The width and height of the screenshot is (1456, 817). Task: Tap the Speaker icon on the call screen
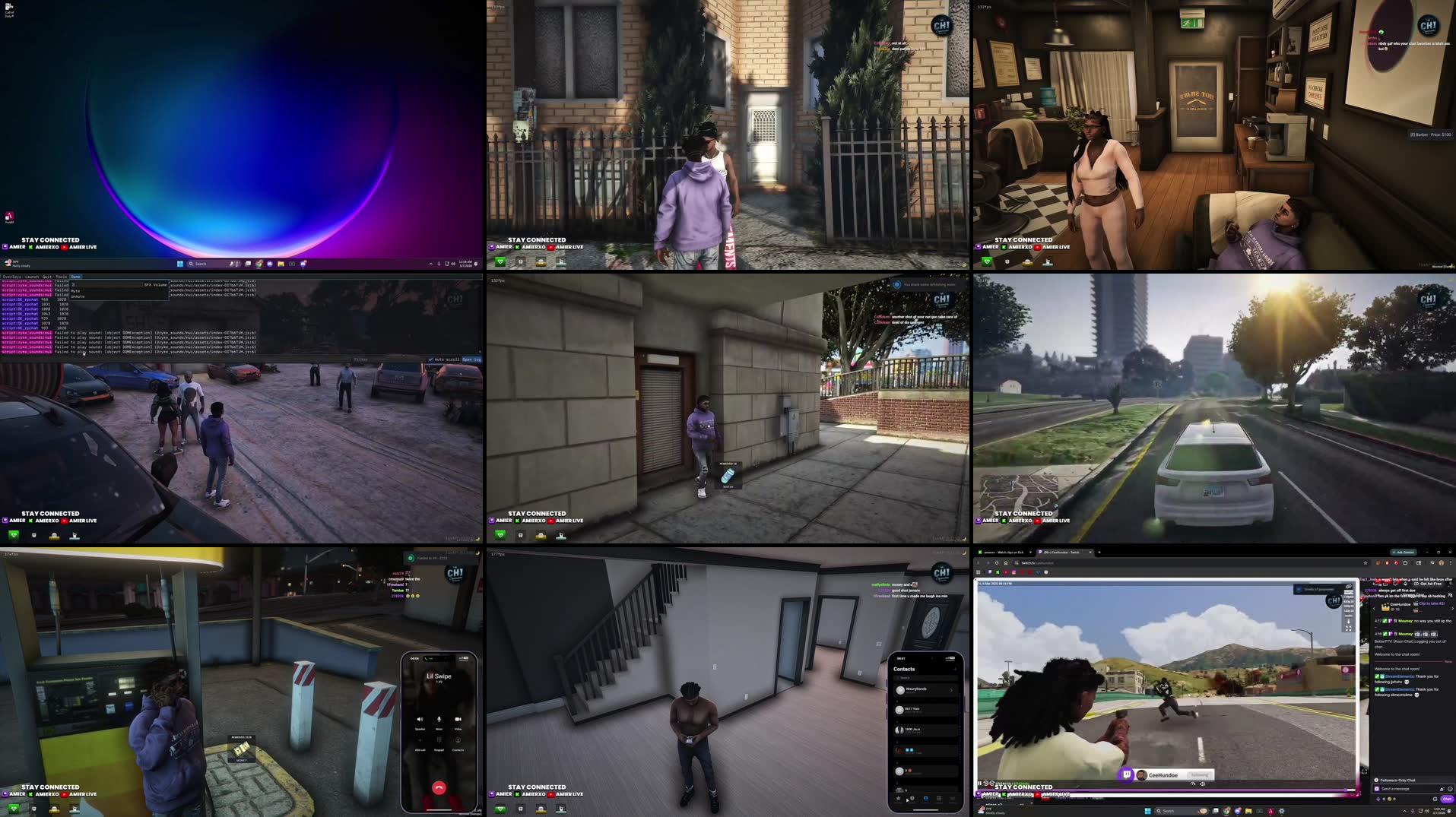[x=420, y=719]
